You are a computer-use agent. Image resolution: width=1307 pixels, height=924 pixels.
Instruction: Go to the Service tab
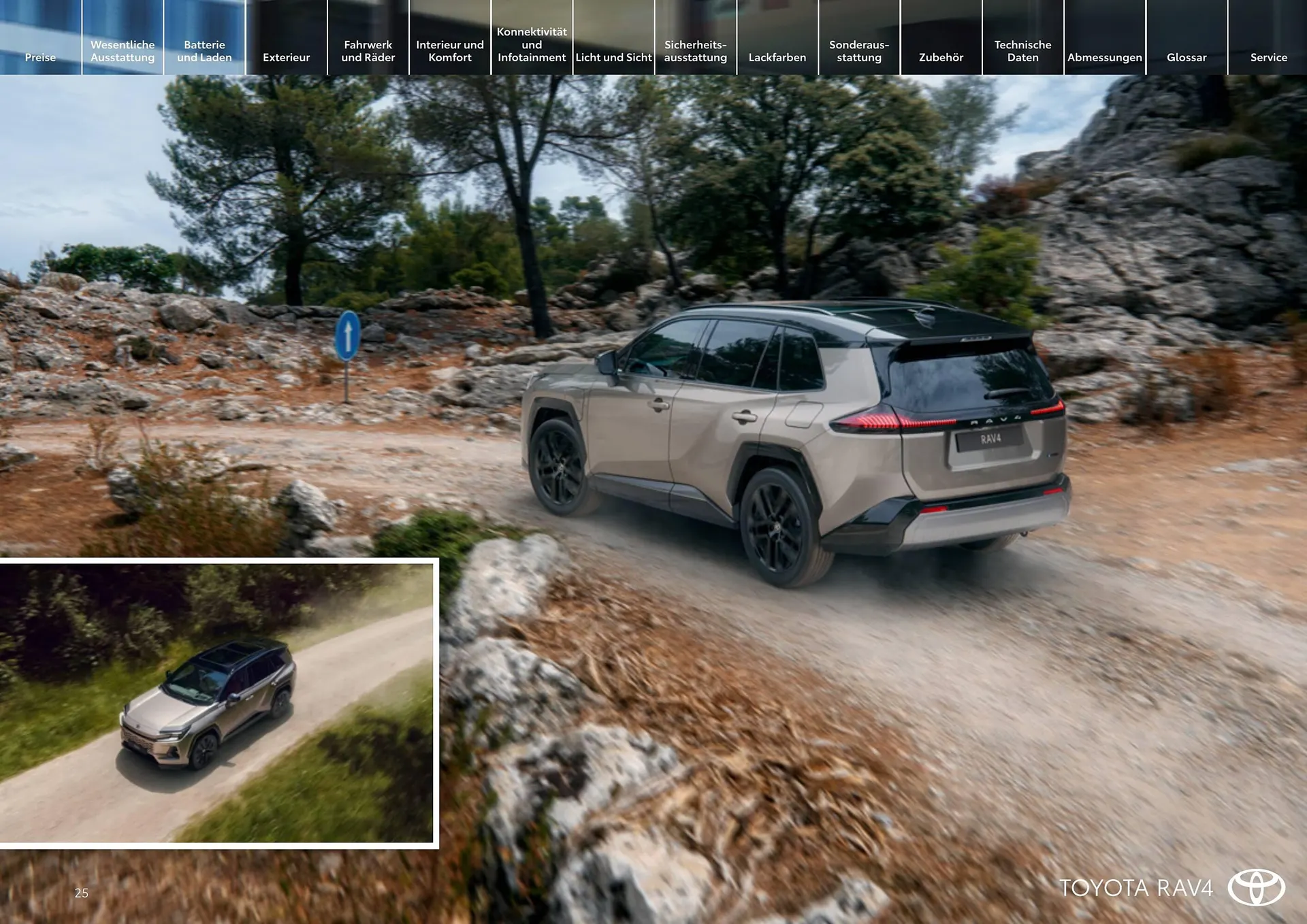(x=1268, y=57)
